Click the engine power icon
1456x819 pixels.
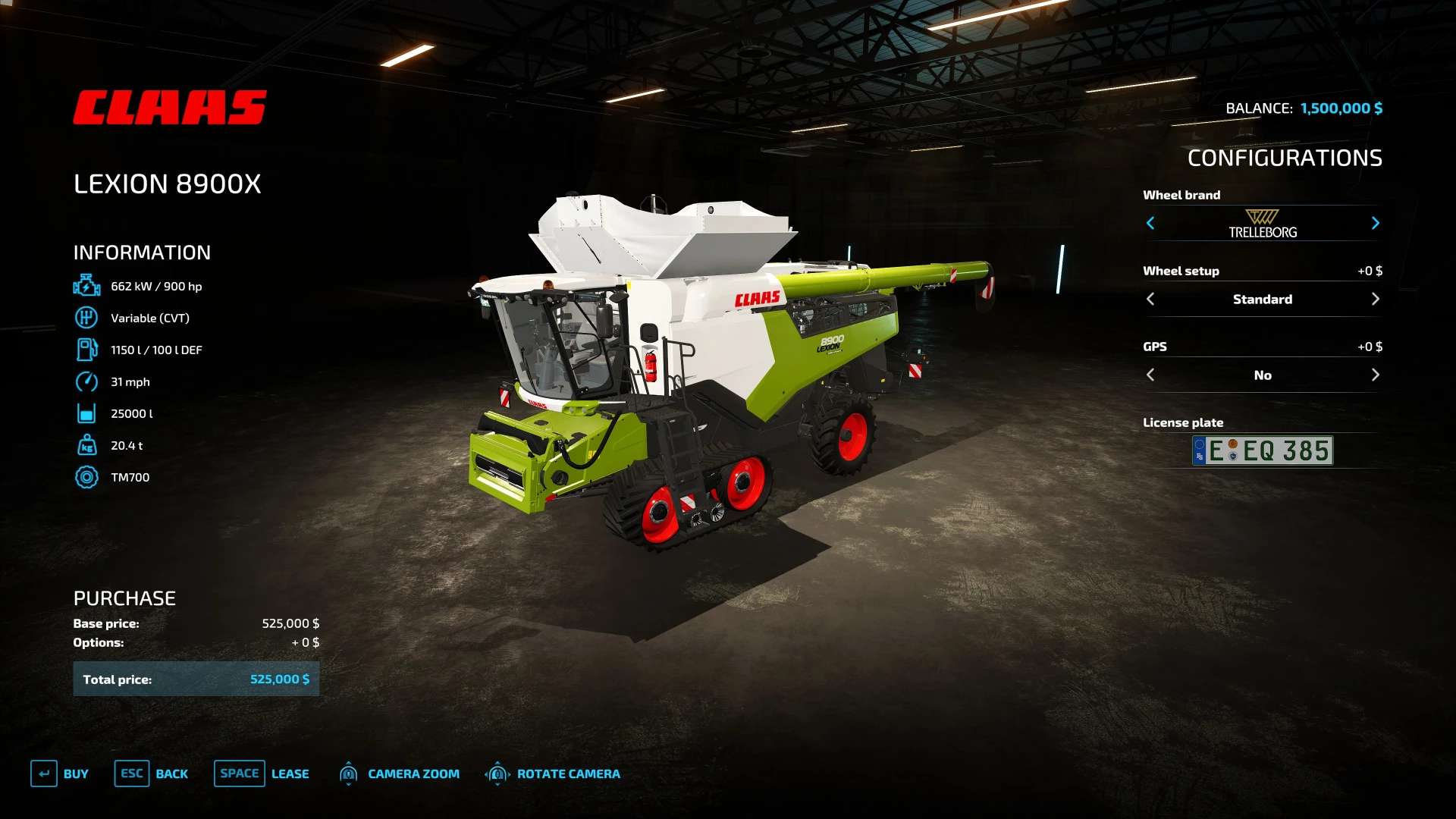pyautogui.click(x=87, y=285)
